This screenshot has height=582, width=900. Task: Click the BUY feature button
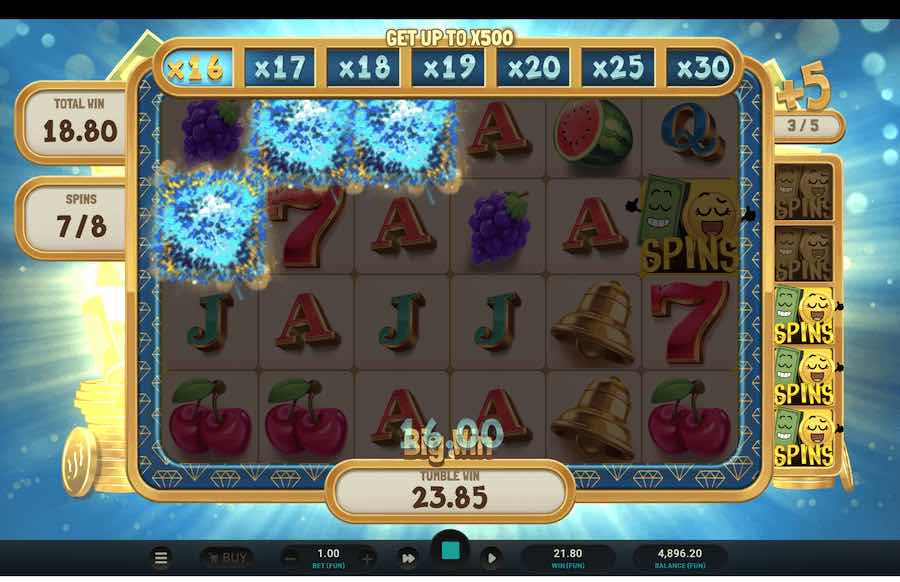coord(226,558)
